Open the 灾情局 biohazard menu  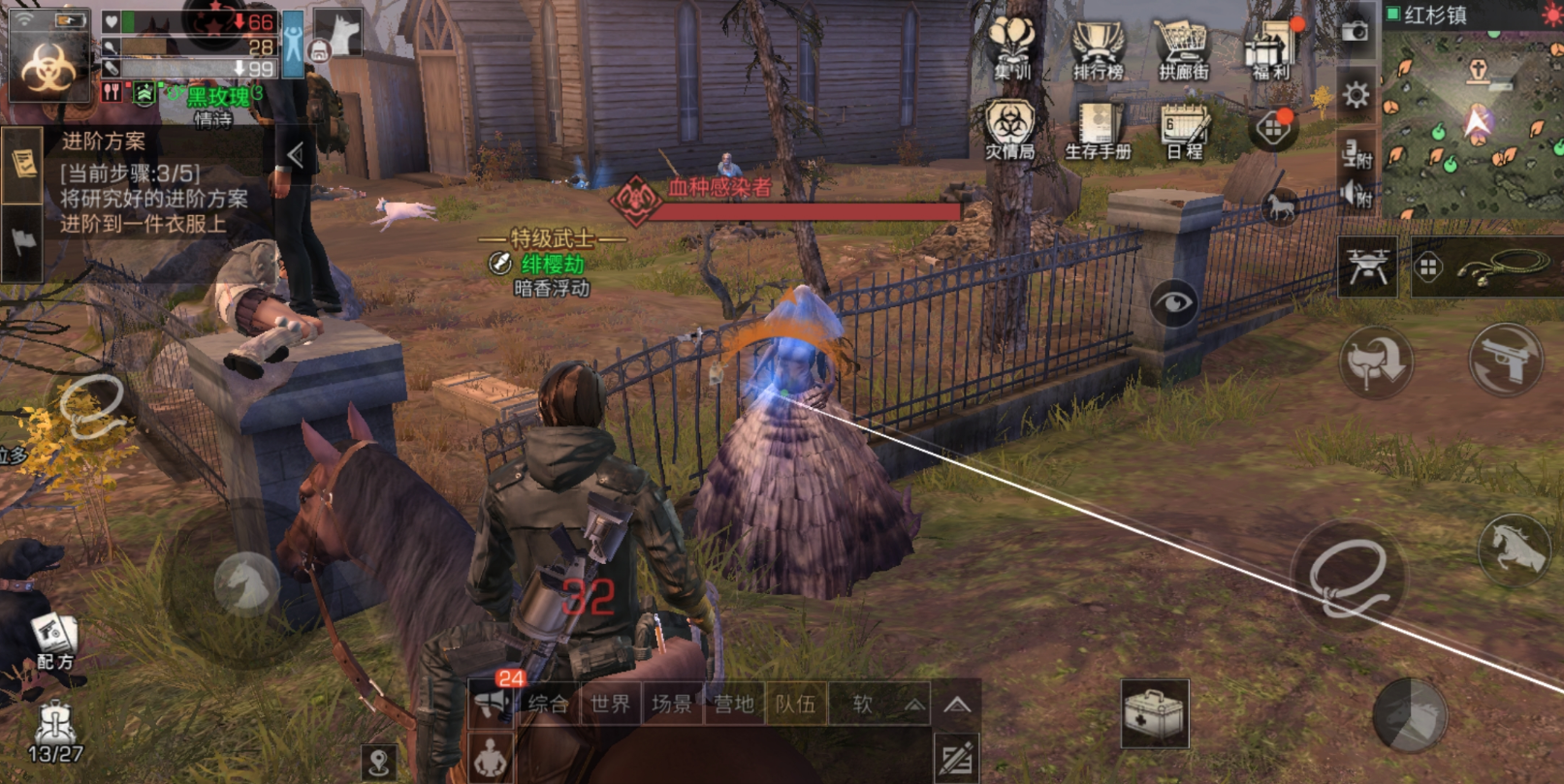1010,128
